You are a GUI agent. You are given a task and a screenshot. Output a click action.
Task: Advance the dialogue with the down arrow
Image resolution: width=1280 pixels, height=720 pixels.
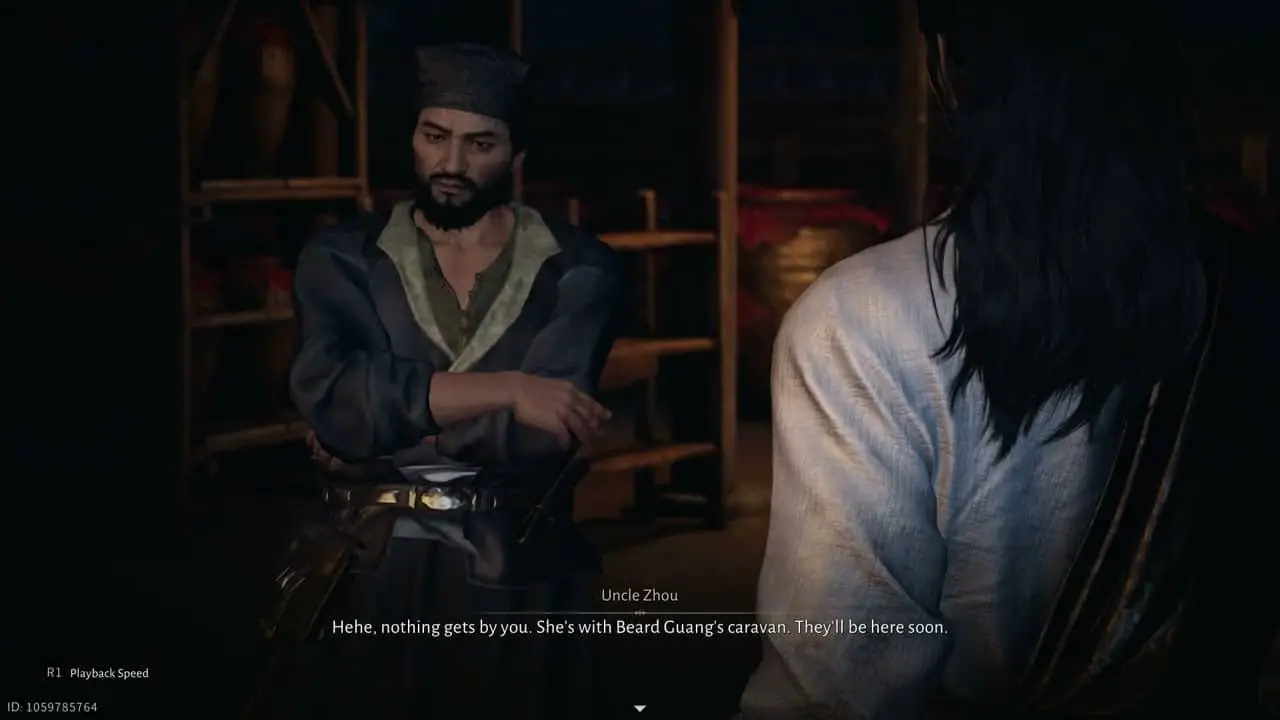640,708
